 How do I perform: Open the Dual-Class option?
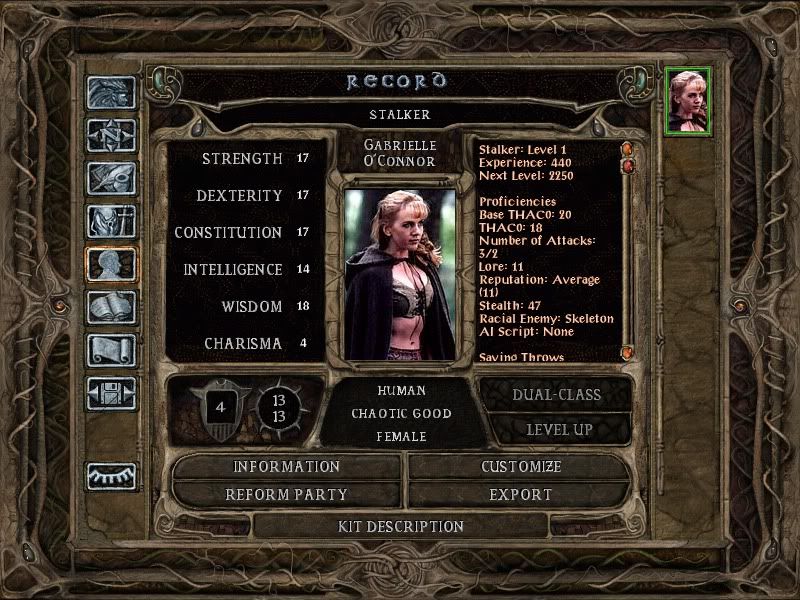tap(556, 394)
